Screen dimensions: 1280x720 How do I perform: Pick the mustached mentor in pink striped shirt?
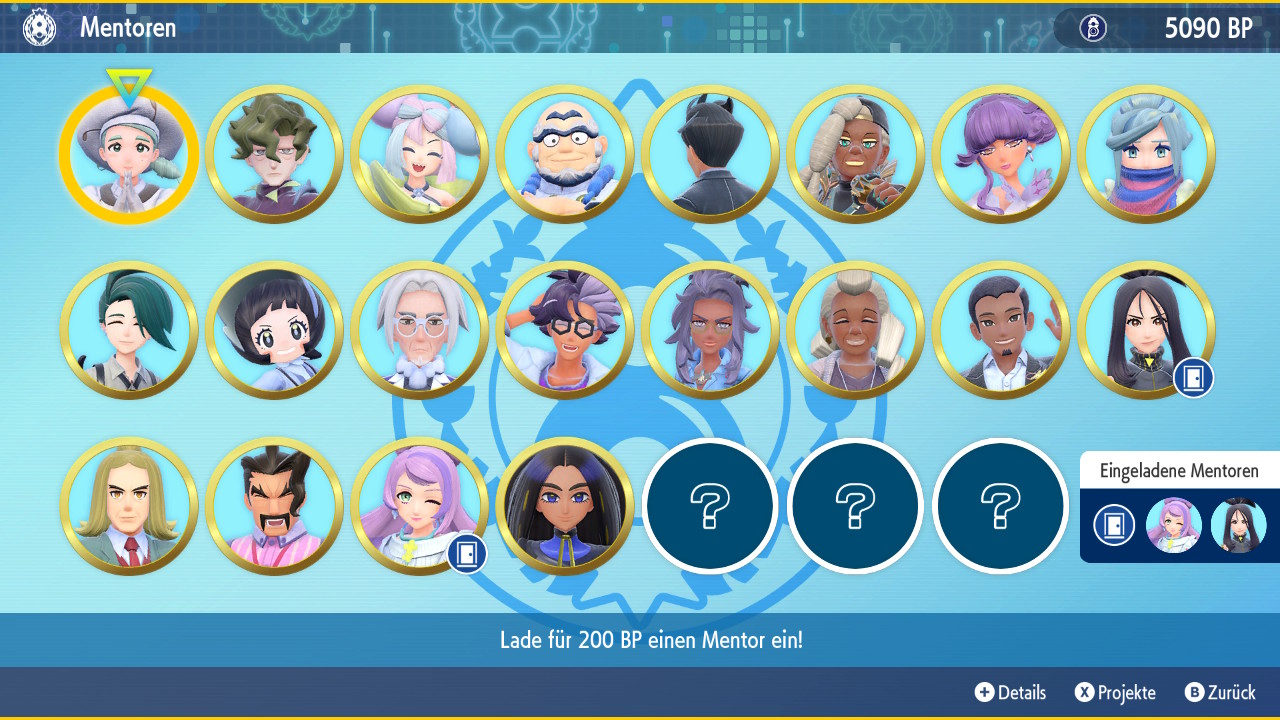click(x=274, y=506)
